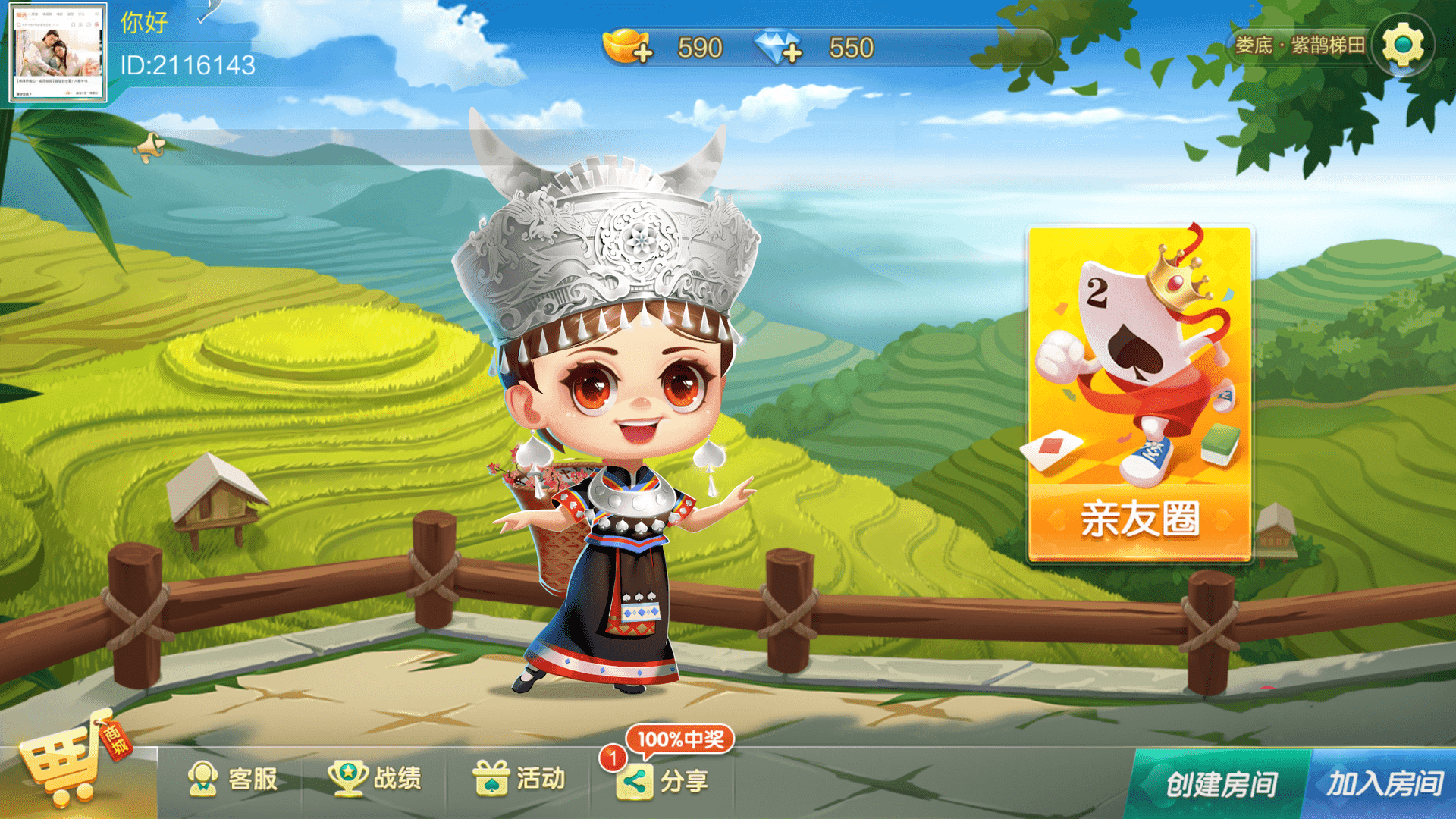This screenshot has width=1456, height=819.
Task: Open the 活动 events panel
Action: 519,779
